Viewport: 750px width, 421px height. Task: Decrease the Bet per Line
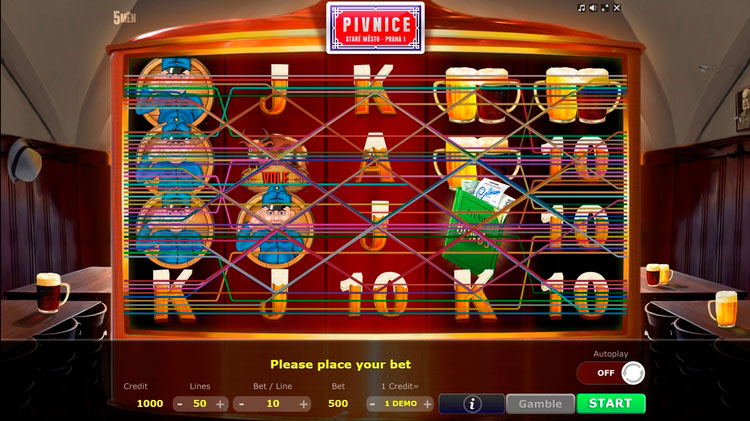pos(239,404)
